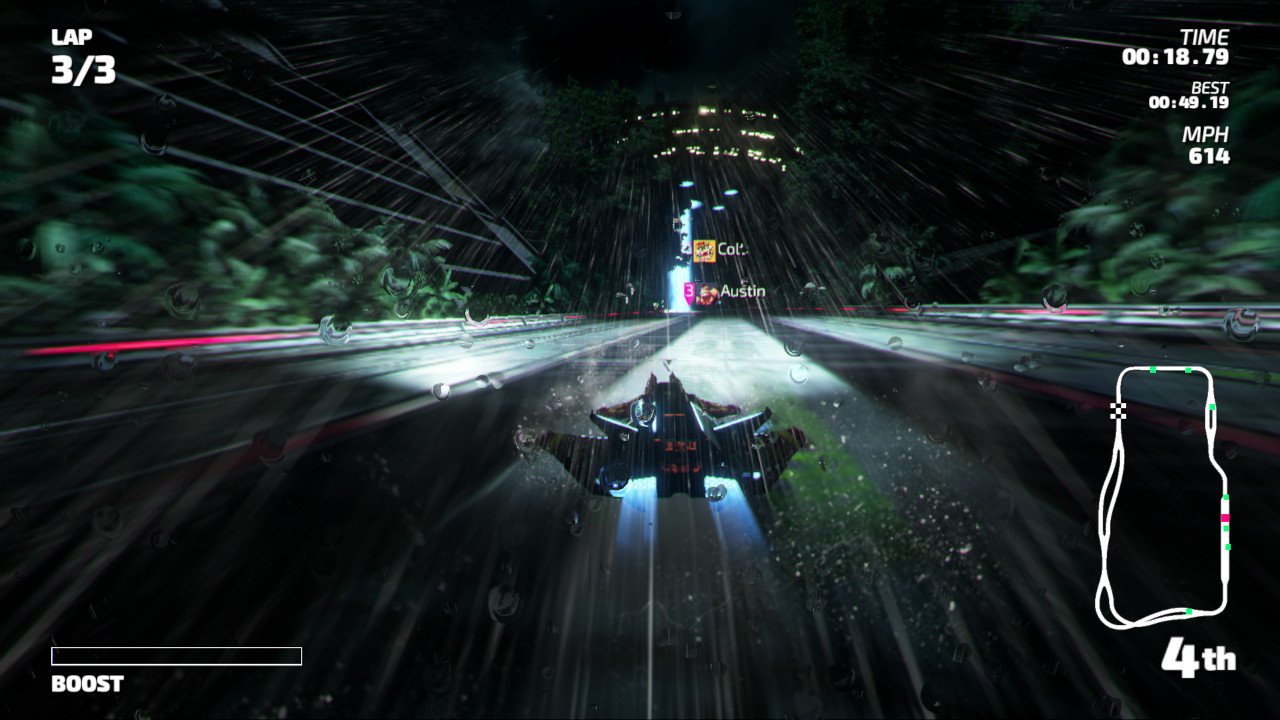
Task: Click the green dot at the minimap's bottom curve
Action: 1187,610
